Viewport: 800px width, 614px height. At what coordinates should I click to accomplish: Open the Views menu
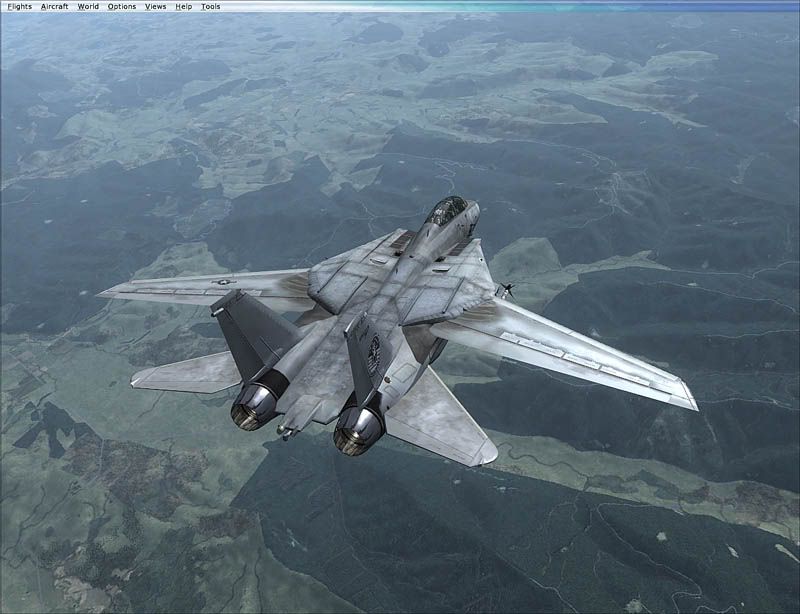[155, 6]
